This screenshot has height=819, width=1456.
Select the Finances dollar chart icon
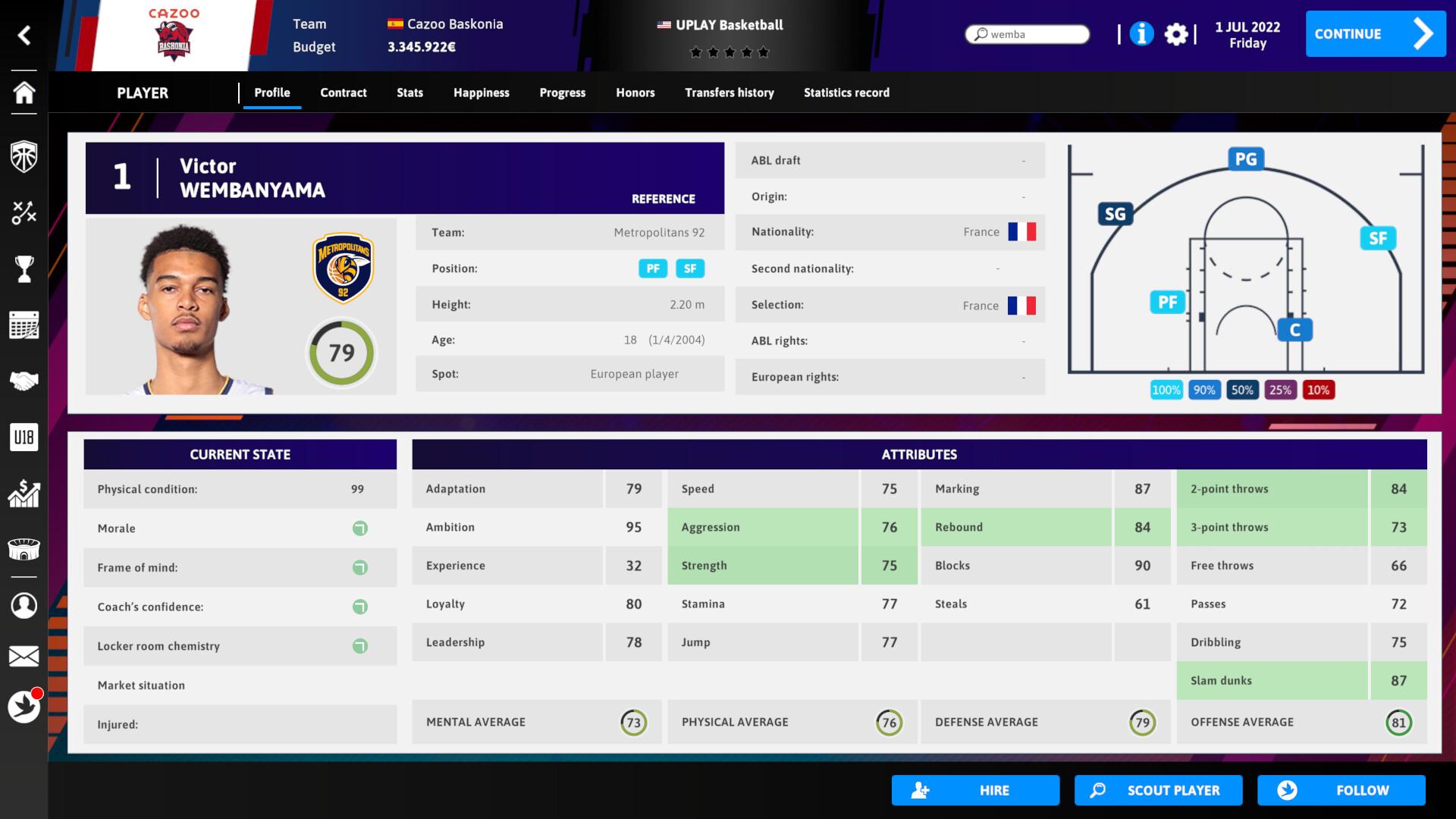(25, 494)
